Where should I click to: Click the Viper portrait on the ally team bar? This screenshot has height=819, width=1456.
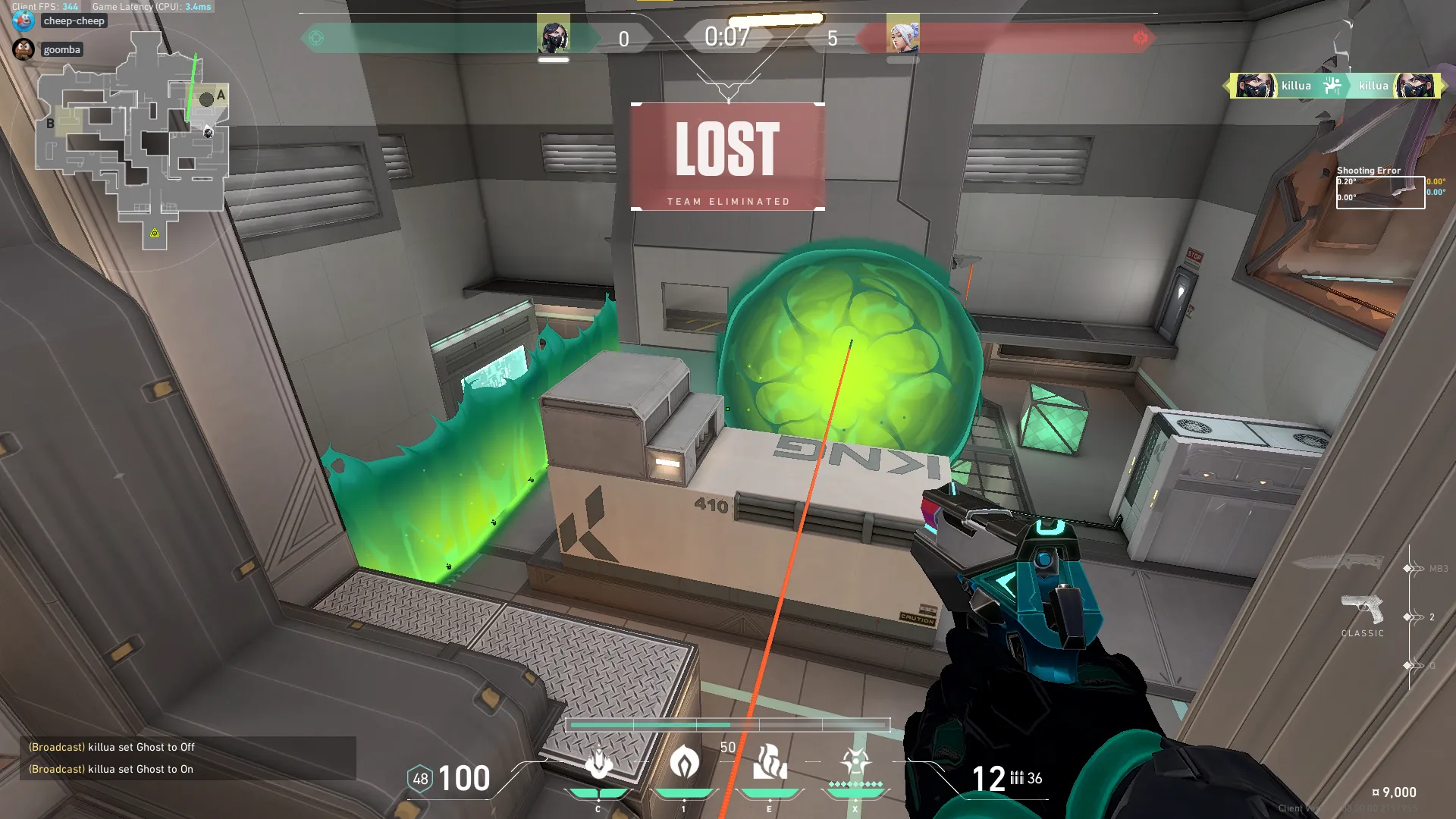point(554,35)
